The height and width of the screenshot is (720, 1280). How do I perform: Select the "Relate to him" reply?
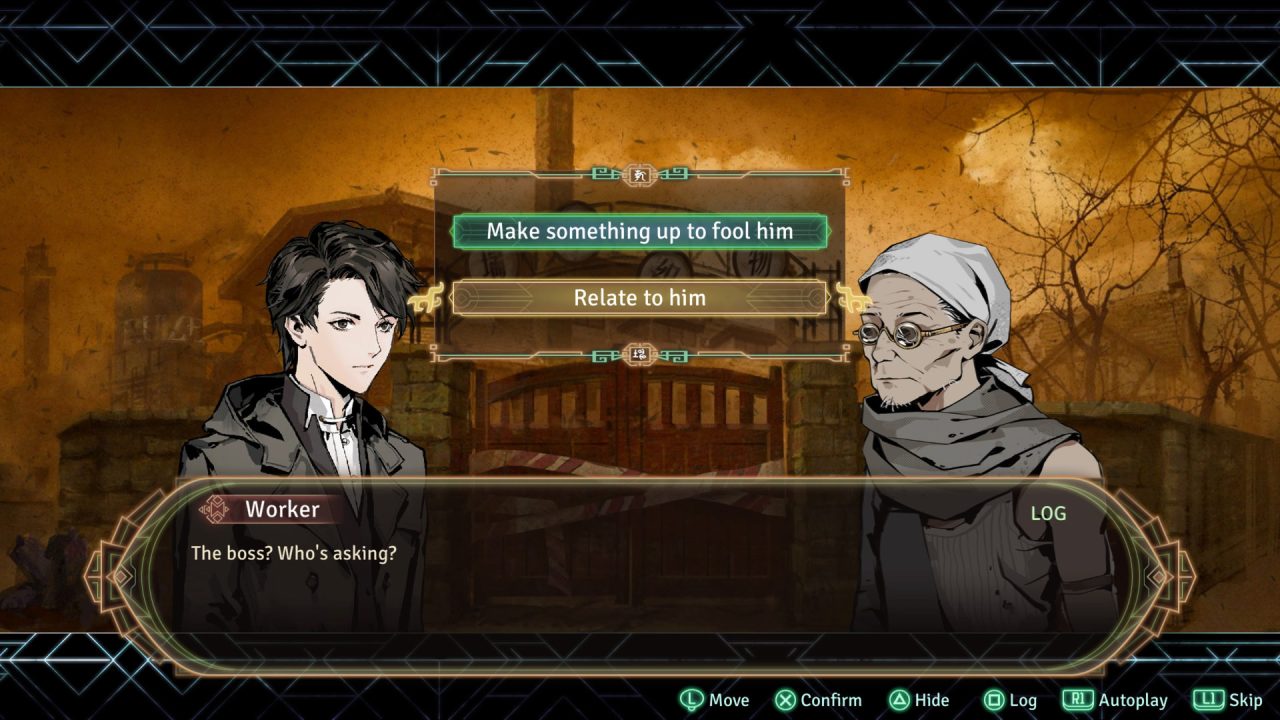point(640,297)
